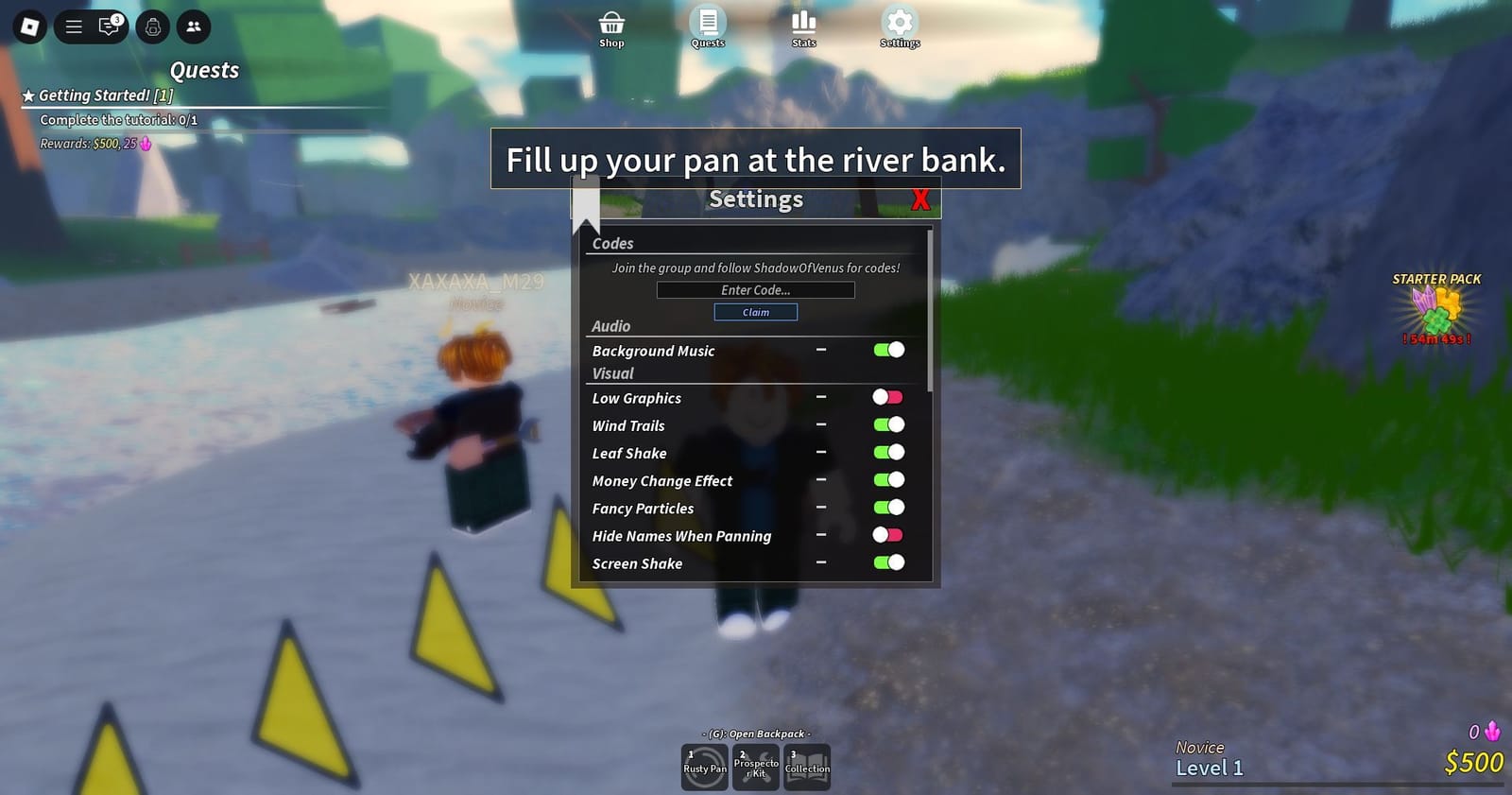Close the Settings window with the red X

pyautogui.click(x=919, y=199)
